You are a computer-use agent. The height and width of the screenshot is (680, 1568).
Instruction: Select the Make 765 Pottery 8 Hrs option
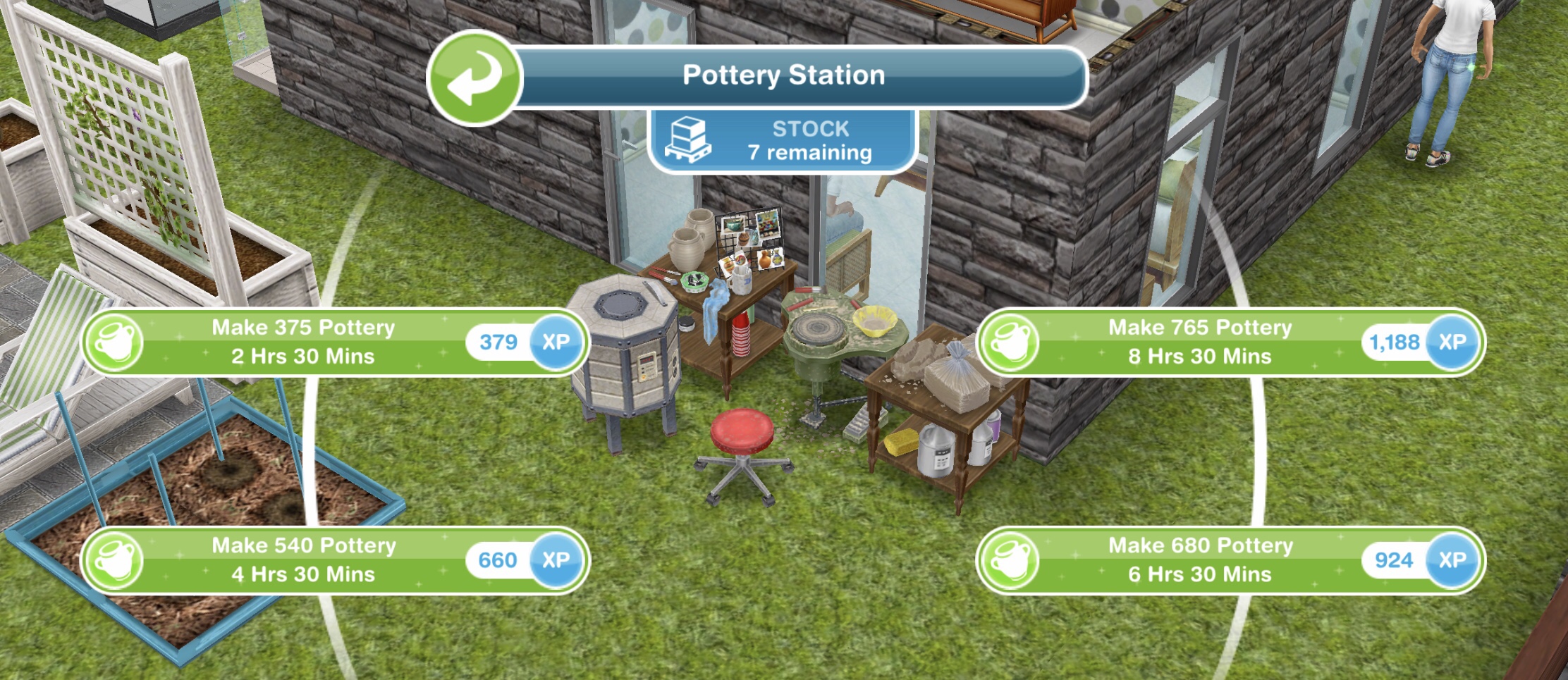[x=1199, y=342]
